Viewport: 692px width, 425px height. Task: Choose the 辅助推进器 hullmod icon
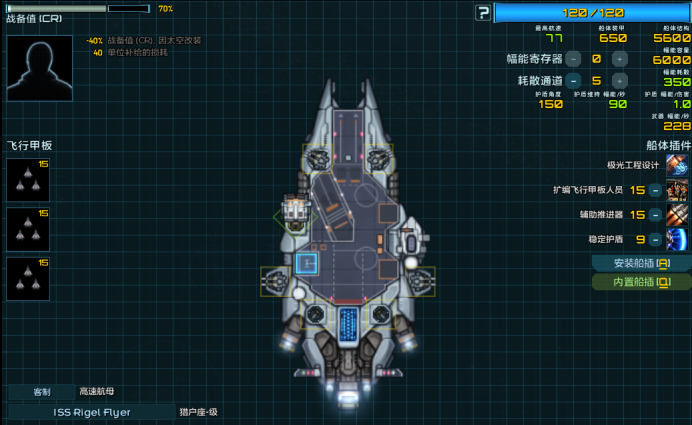tap(677, 215)
